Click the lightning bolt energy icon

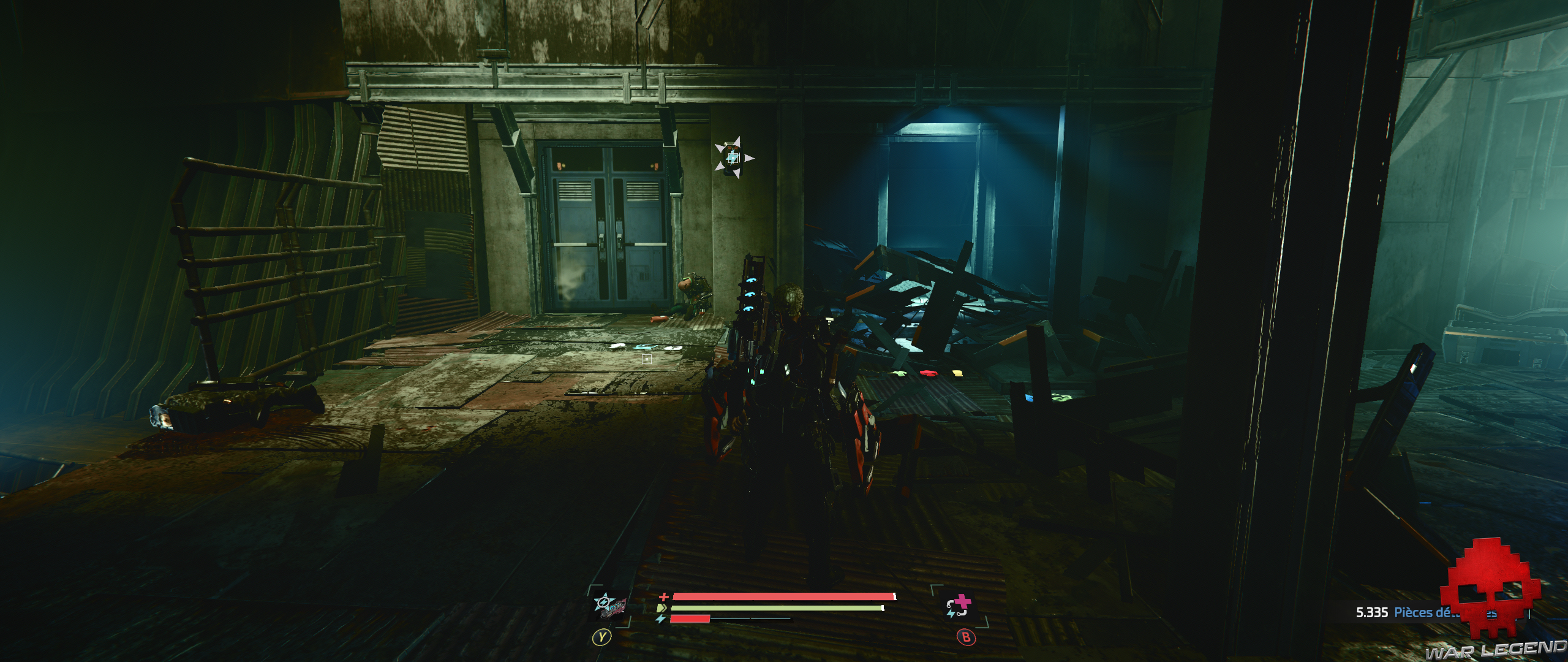661,620
